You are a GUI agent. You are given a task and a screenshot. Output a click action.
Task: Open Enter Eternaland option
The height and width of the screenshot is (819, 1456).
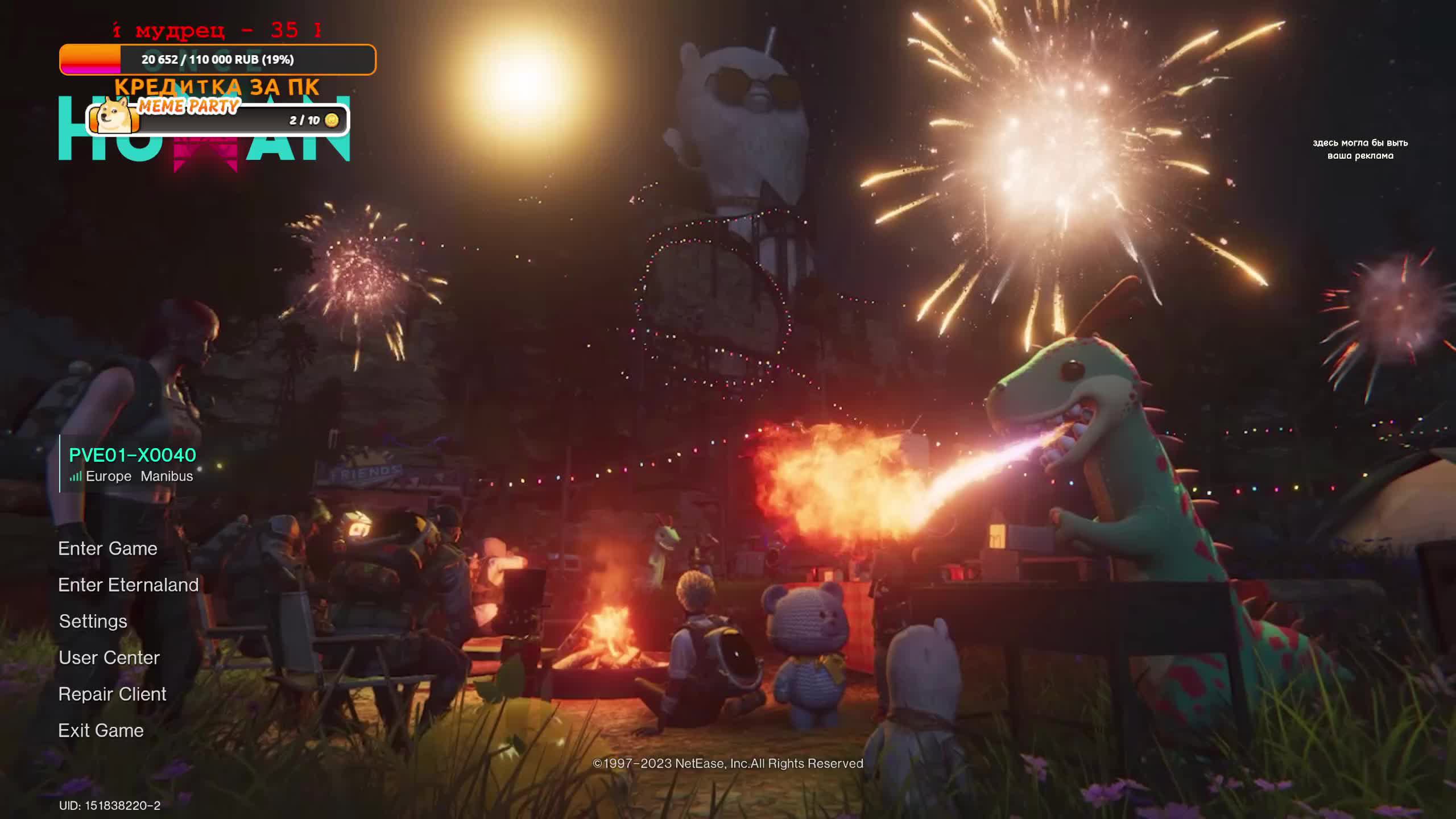(128, 585)
